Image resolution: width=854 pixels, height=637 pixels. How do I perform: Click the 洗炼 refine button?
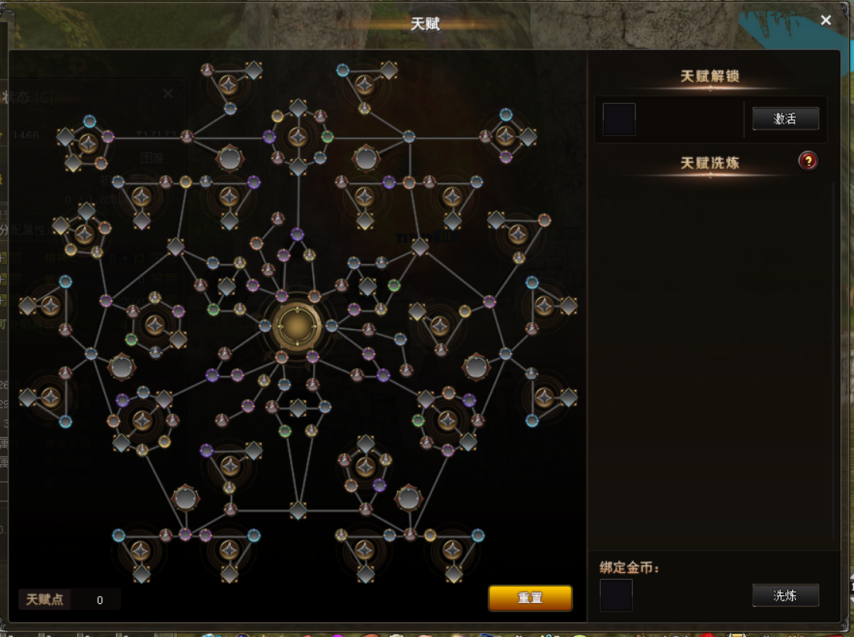pos(785,596)
